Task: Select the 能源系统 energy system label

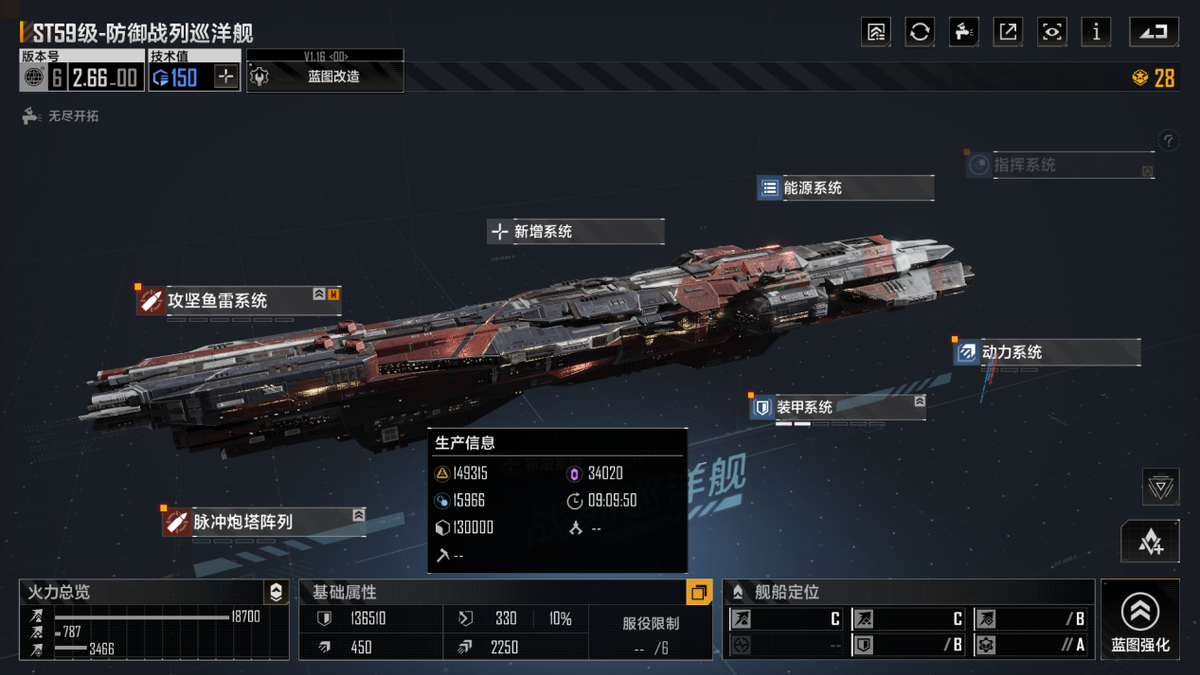Action: 845,188
